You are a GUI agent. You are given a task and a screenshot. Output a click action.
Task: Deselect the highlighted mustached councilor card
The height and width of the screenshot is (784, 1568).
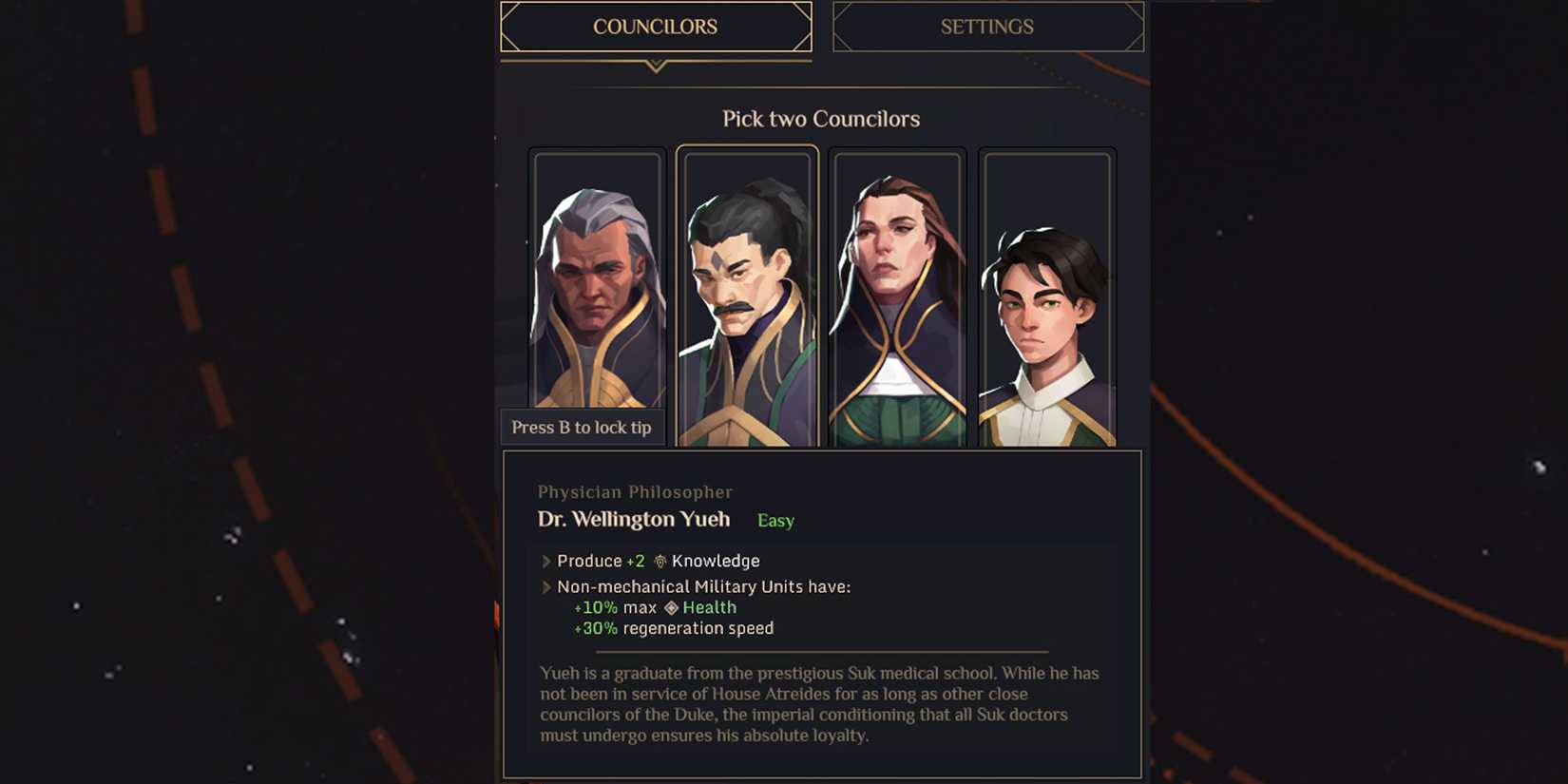(748, 295)
